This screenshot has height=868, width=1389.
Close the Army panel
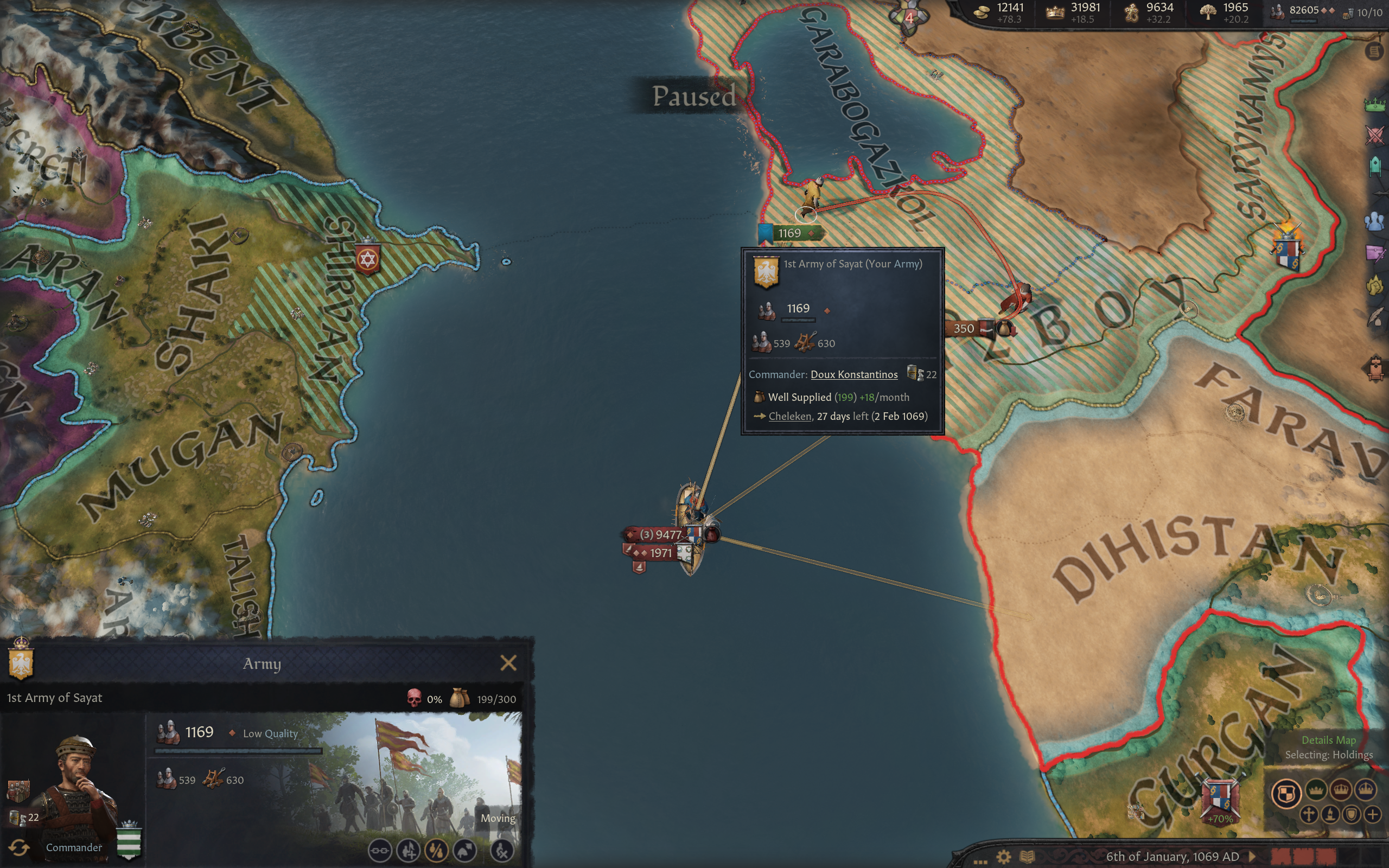[x=508, y=663]
